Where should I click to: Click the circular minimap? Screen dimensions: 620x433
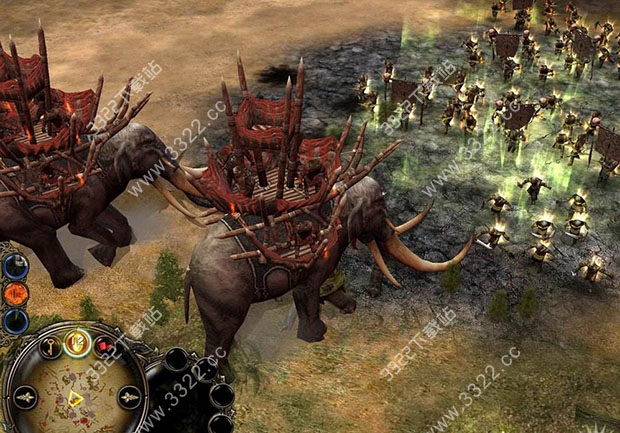click(x=75, y=393)
